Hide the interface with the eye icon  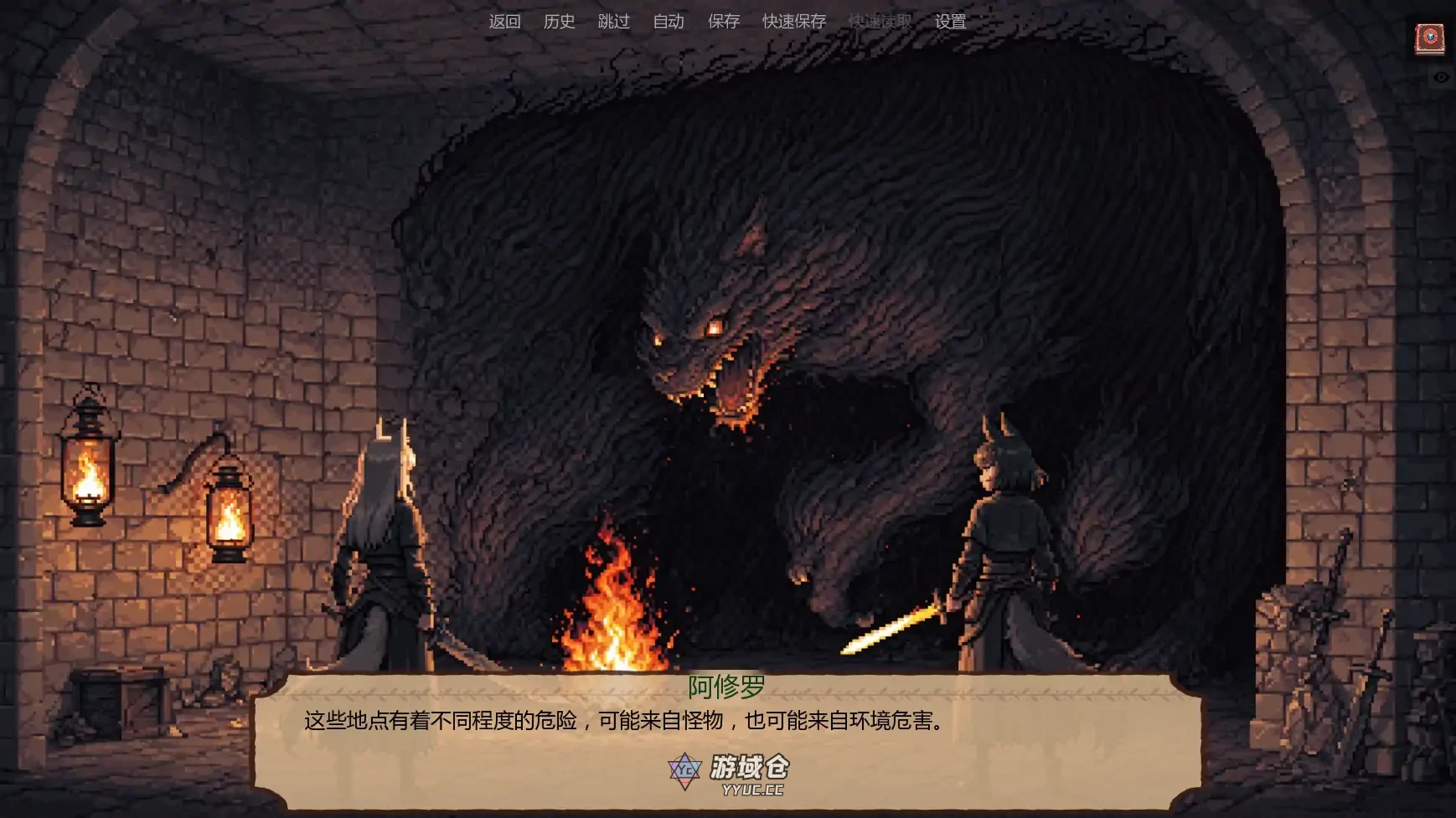(1441, 78)
